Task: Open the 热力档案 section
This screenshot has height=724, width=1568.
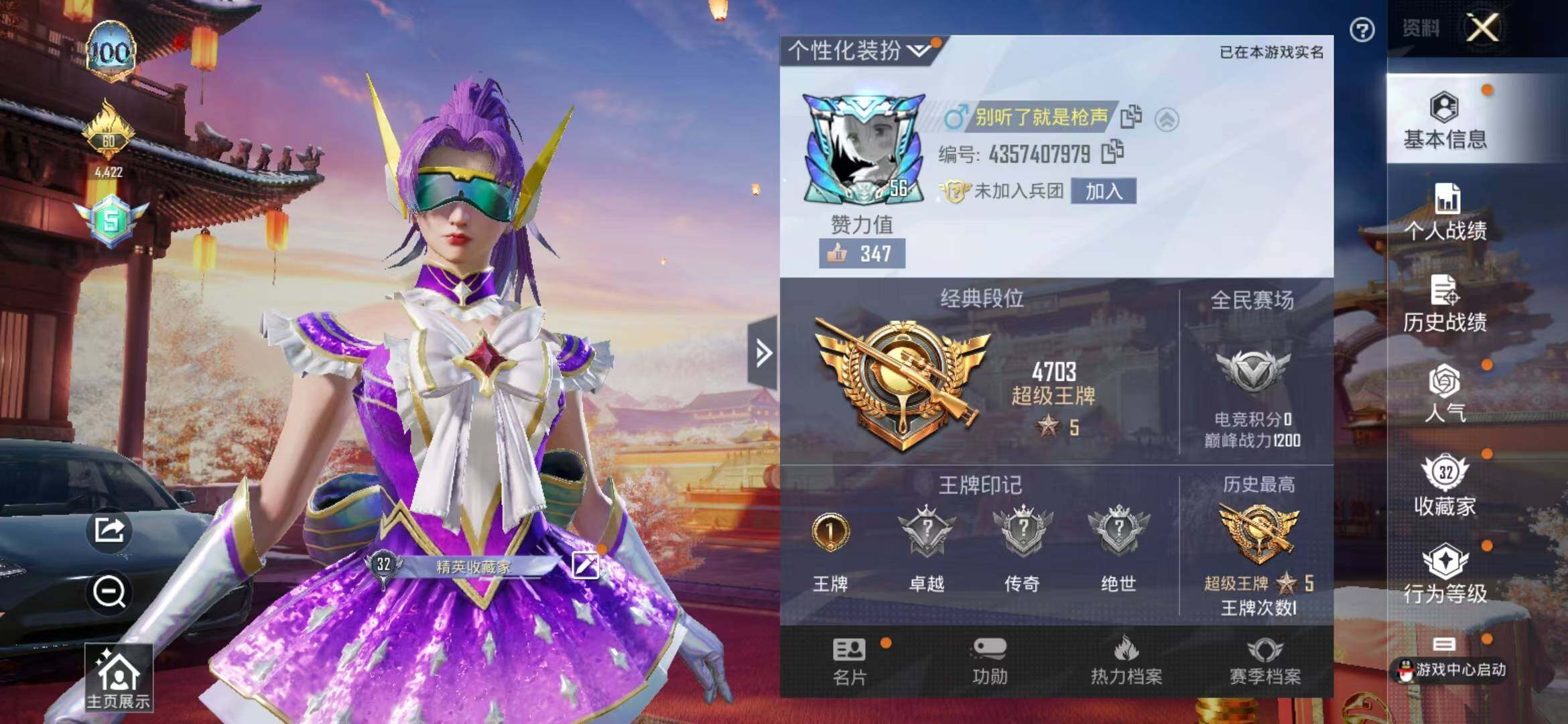Action: click(x=1126, y=662)
